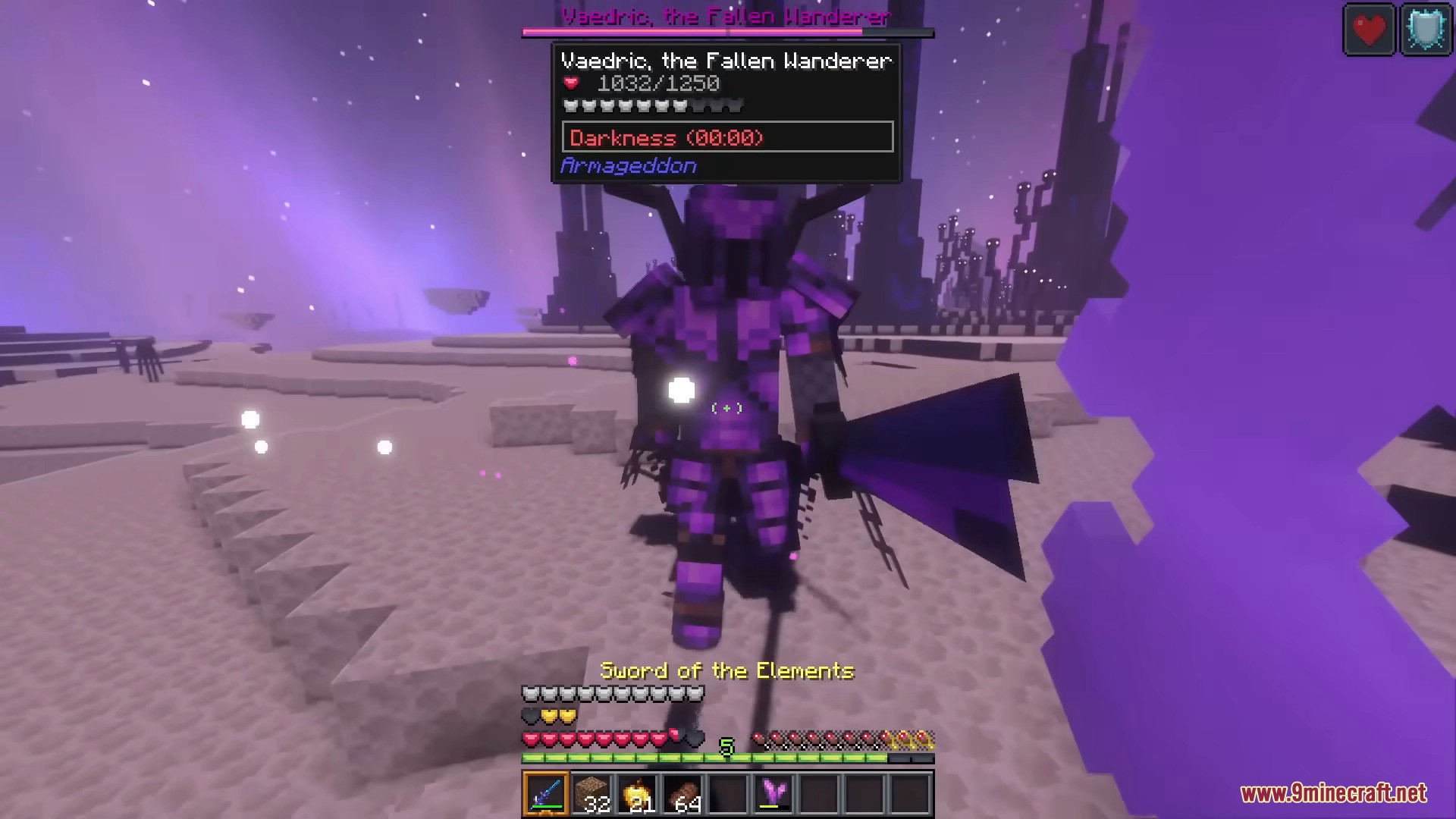Click the rightmost empty hotbar slot
The image size is (1456, 819).
pos(908,792)
